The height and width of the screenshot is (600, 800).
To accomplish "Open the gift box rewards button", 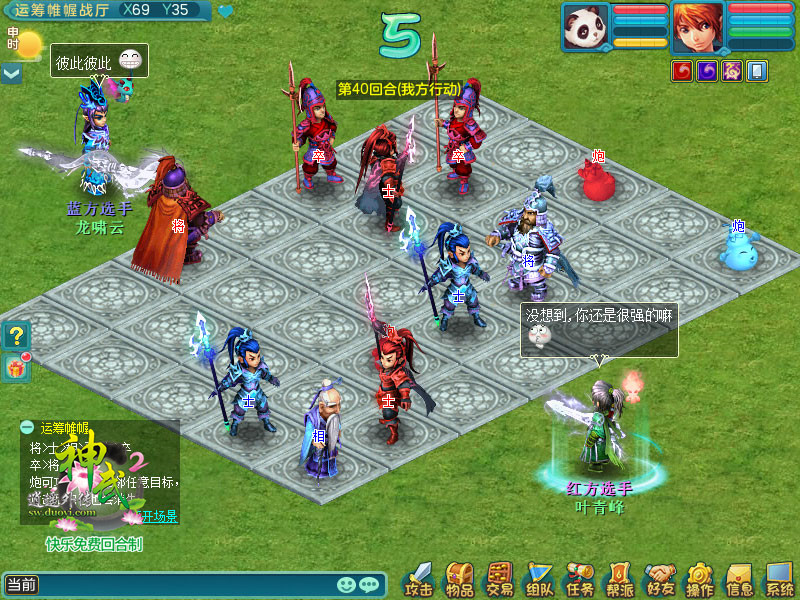I will pyautogui.click(x=16, y=367).
